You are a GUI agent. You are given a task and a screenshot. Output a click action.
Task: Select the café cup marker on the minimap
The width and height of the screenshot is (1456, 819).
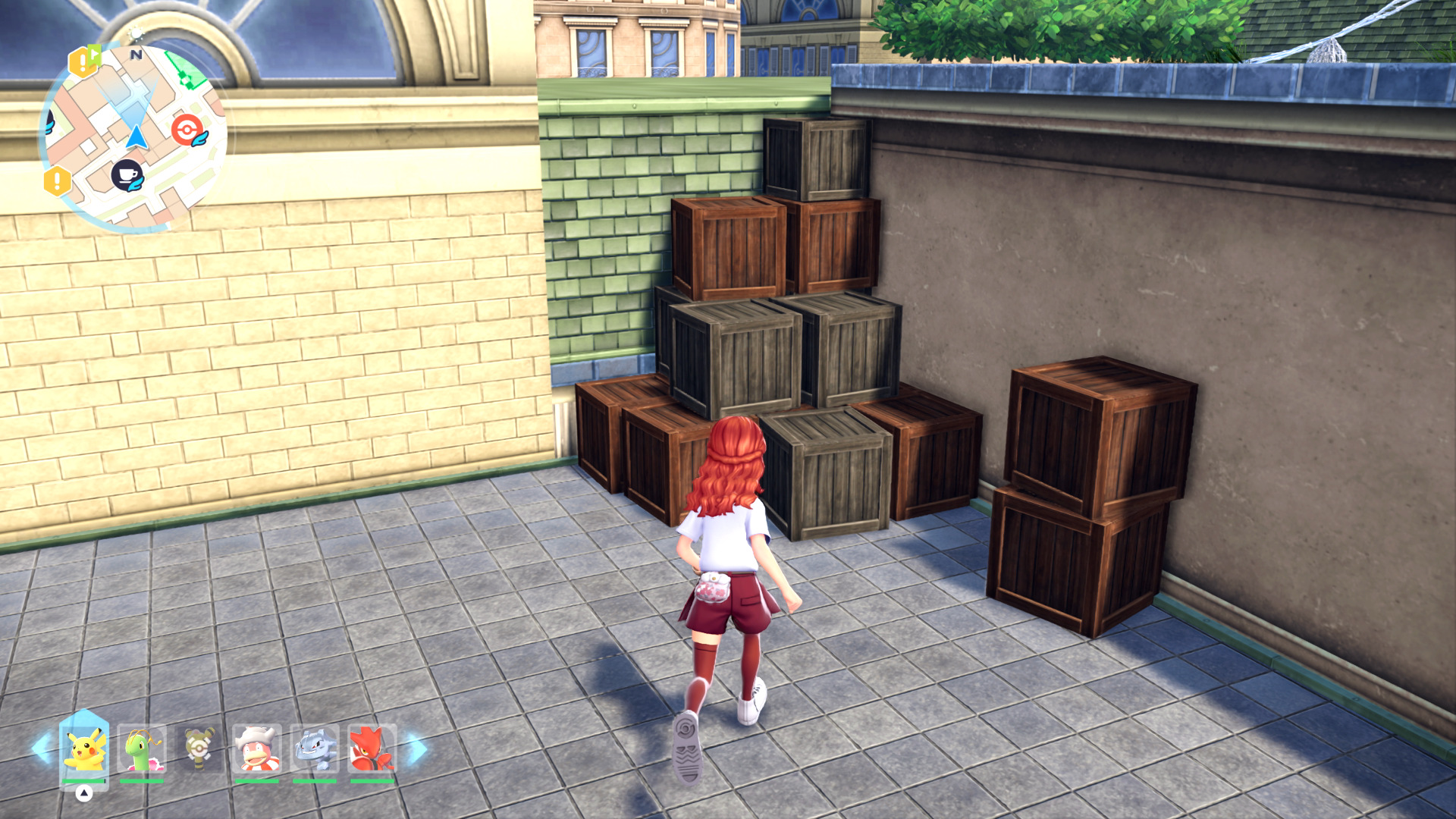(x=127, y=175)
